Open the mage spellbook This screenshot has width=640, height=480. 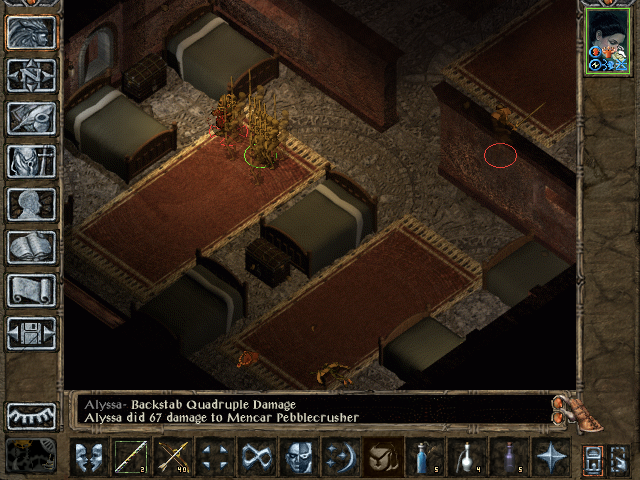(x=32, y=247)
